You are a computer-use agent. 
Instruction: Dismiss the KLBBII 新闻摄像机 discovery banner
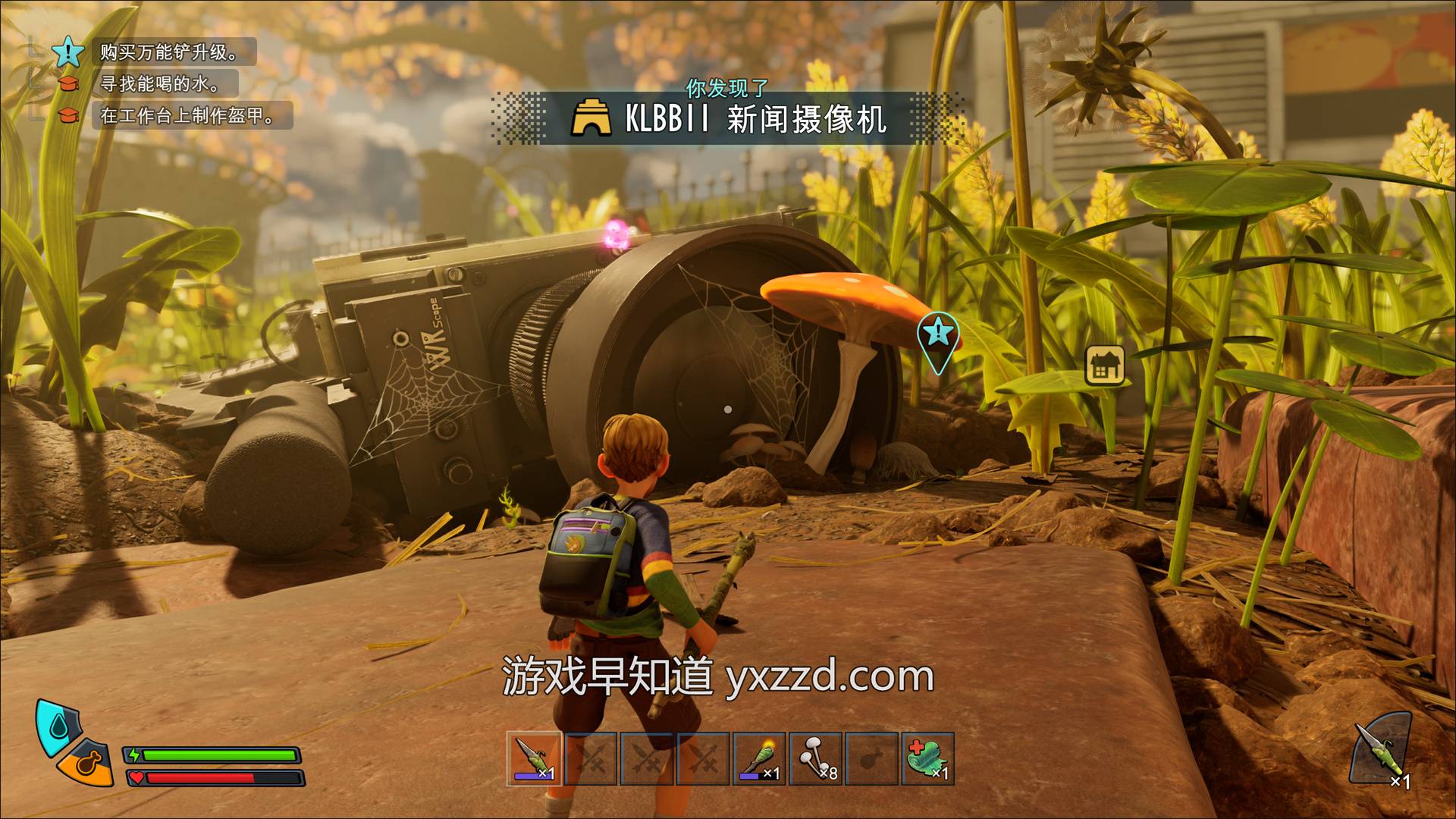(728, 119)
